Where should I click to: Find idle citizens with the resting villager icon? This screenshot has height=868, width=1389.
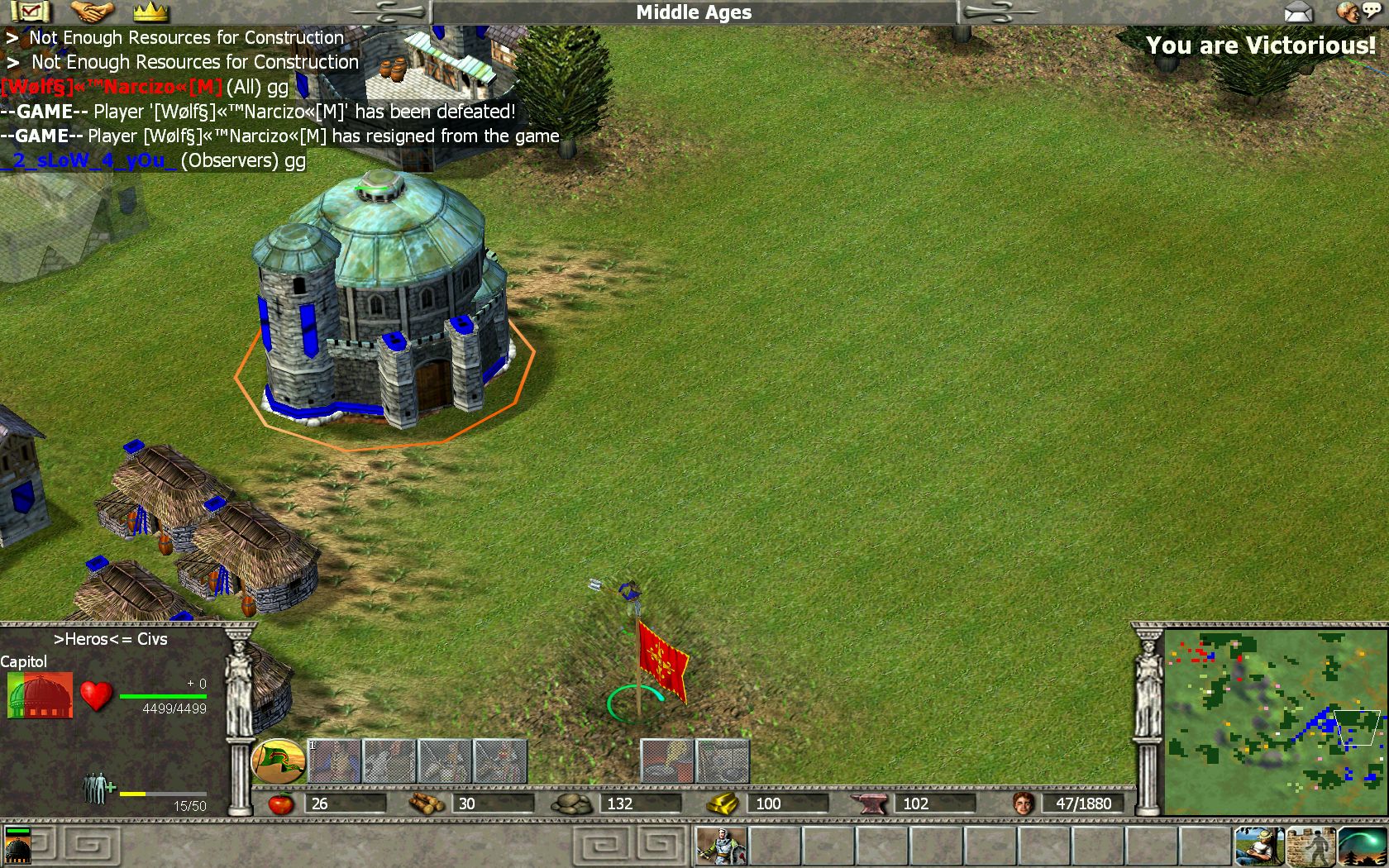pyautogui.click(x=1259, y=846)
